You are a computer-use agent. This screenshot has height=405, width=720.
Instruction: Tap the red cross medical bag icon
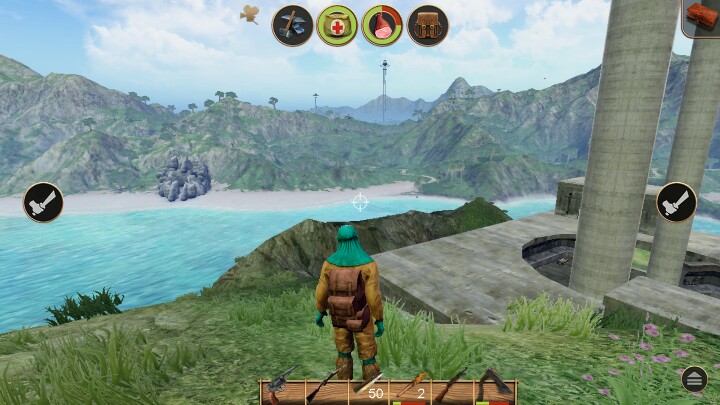(337, 25)
